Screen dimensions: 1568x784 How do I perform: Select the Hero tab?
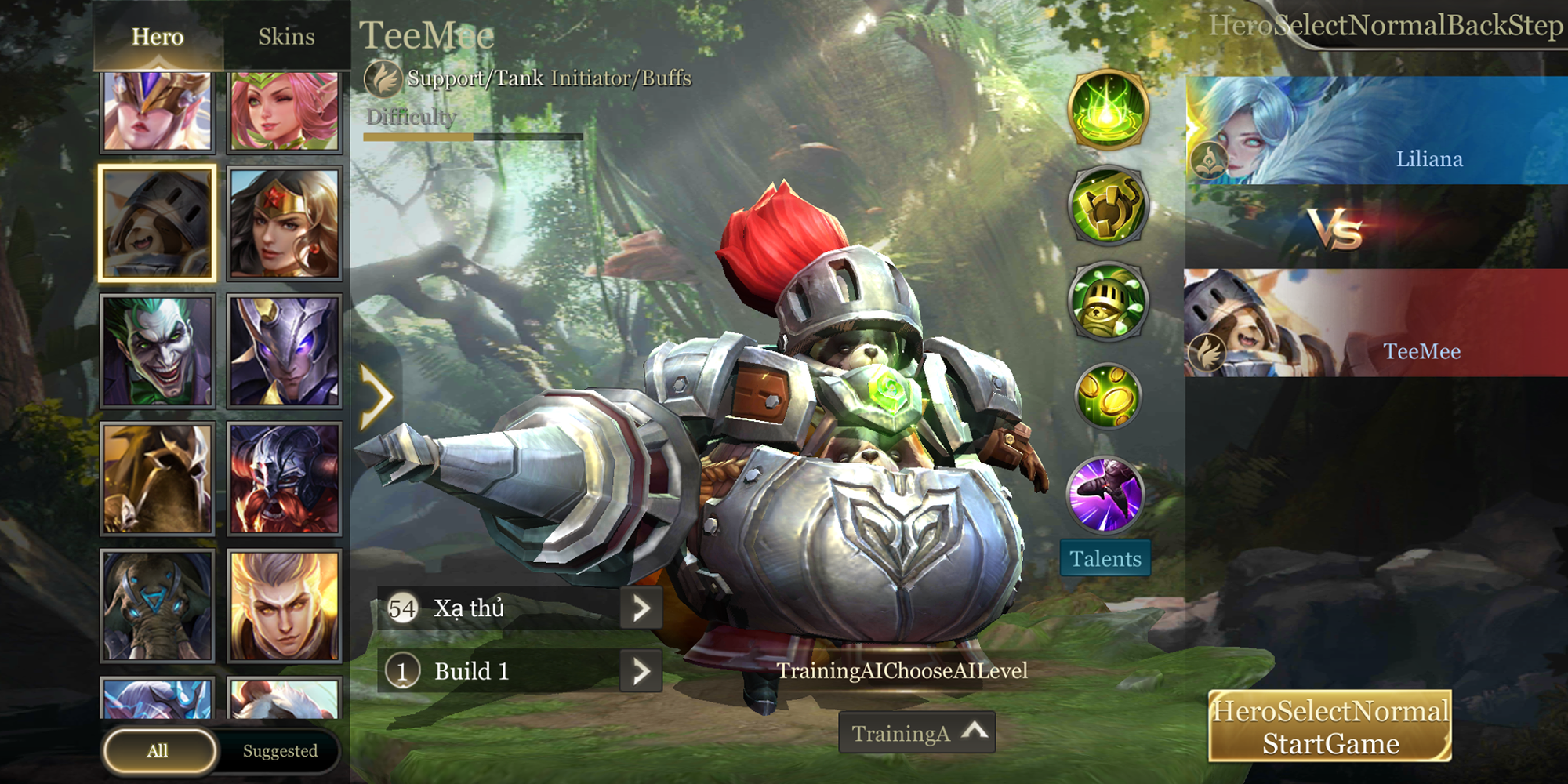pyautogui.click(x=158, y=37)
